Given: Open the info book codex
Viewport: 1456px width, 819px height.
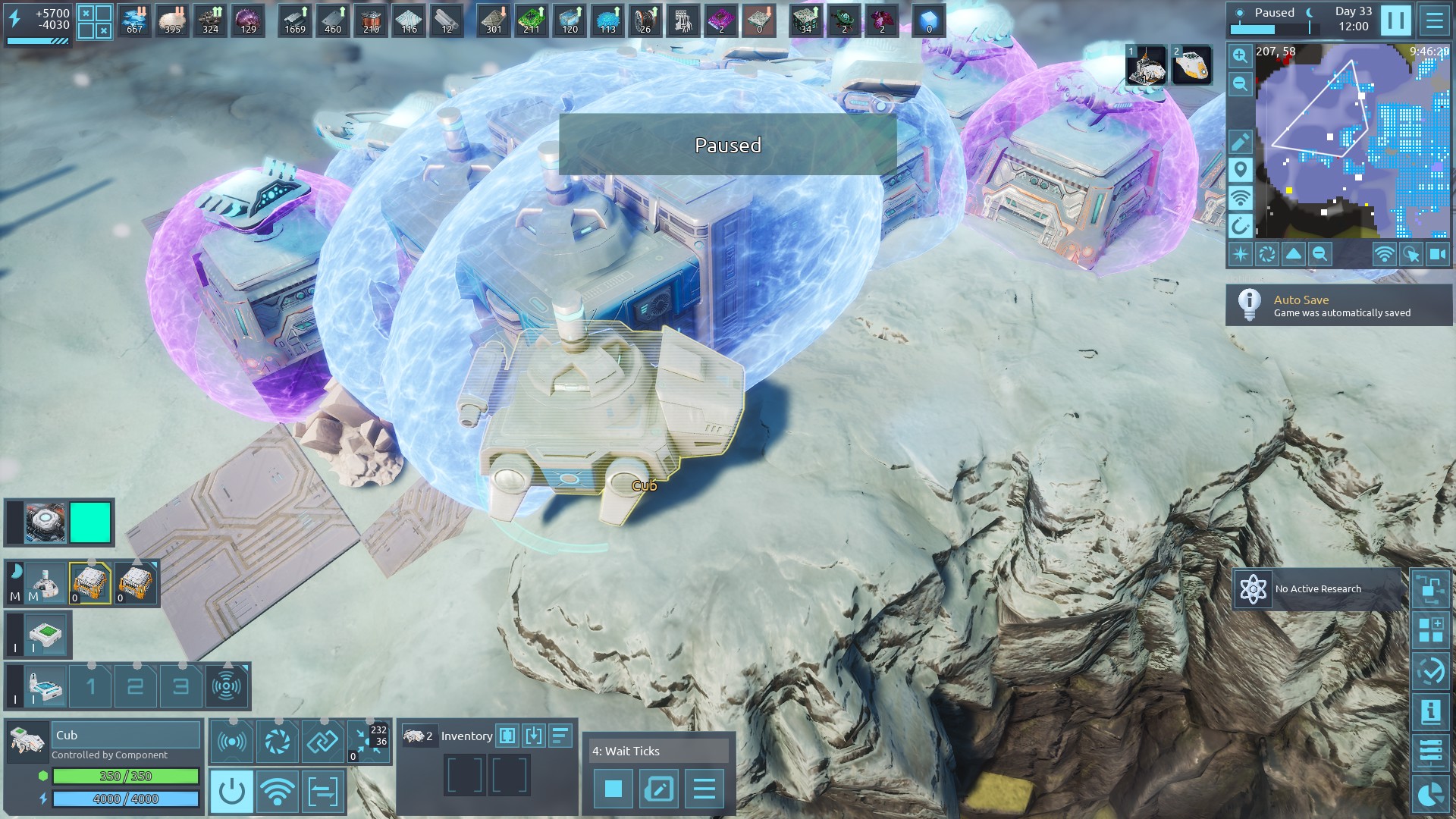Looking at the screenshot, I should coord(1430,711).
